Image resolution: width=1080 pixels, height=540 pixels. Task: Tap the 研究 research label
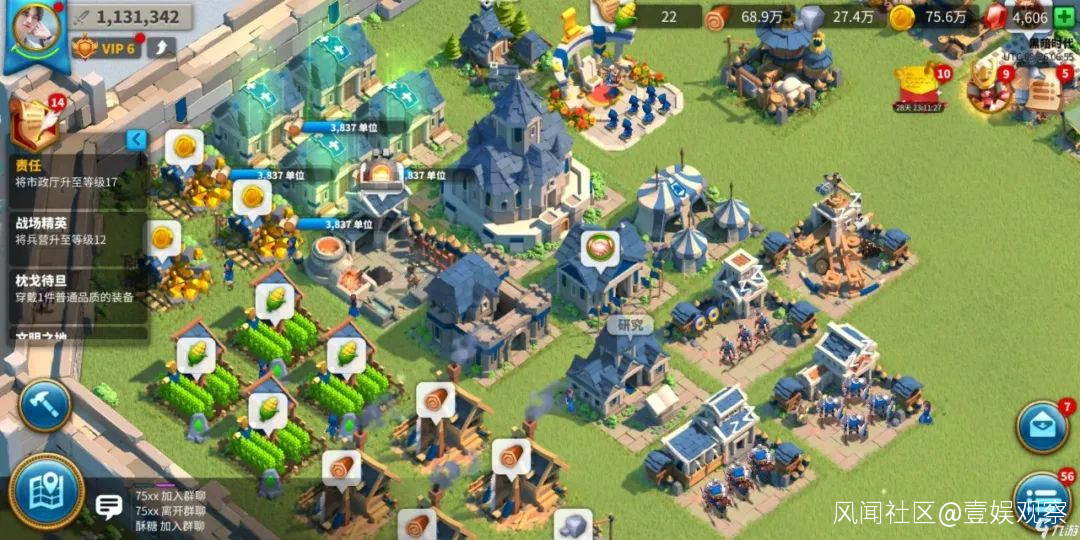coord(631,325)
